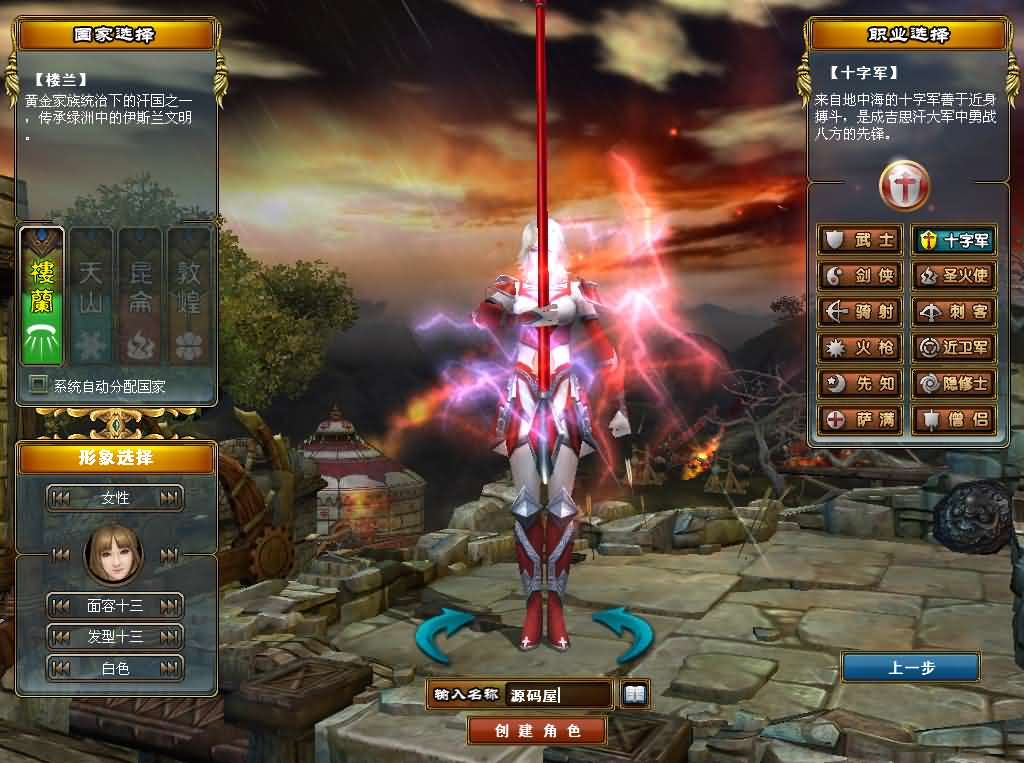
Task: Choose the 十字军 class button
Action: click(x=954, y=240)
